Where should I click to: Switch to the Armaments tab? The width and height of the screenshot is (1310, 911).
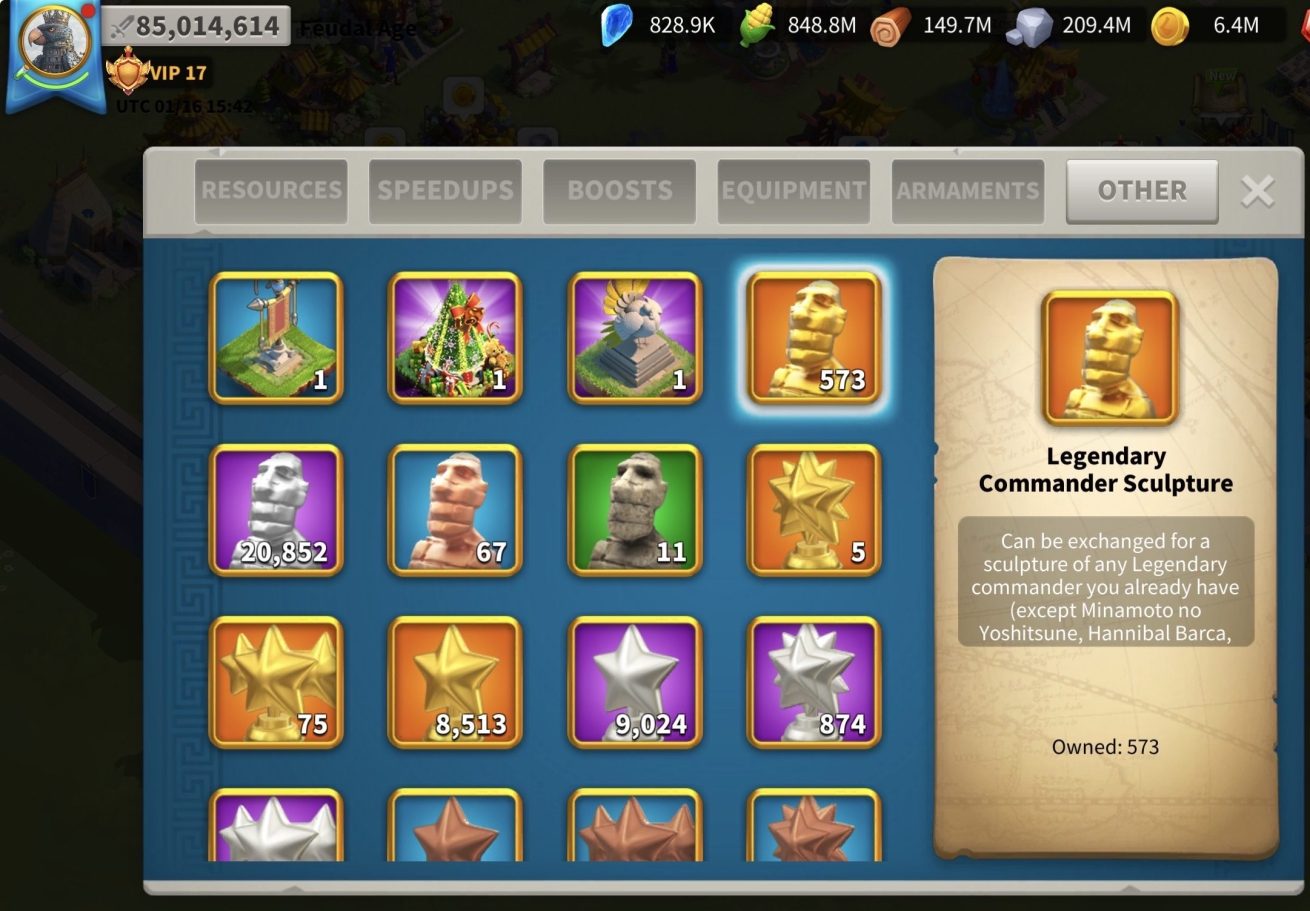(x=967, y=191)
